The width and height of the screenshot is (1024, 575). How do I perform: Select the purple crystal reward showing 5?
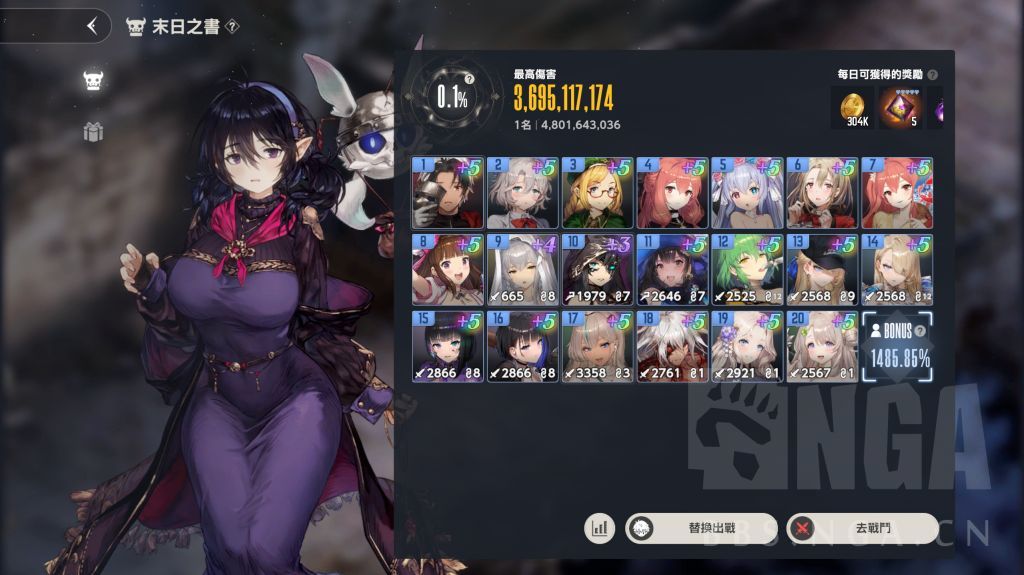[x=898, y=108]
